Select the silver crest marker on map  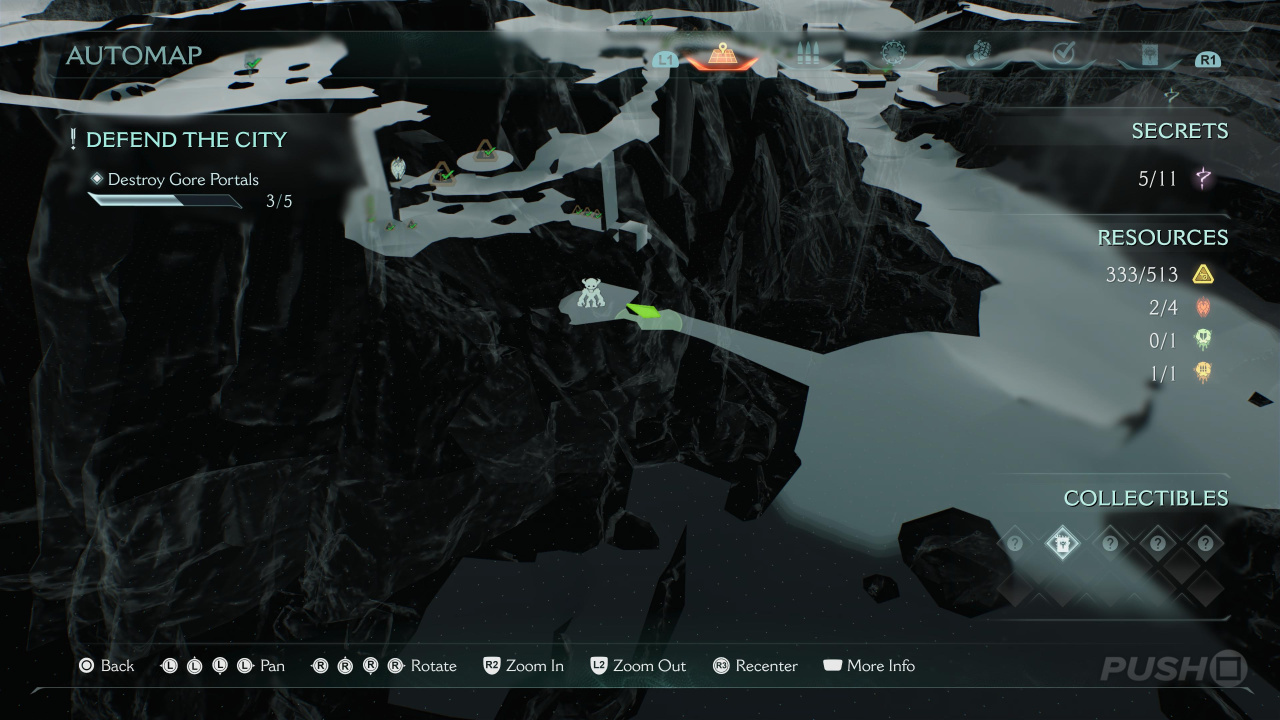(398, 168)
